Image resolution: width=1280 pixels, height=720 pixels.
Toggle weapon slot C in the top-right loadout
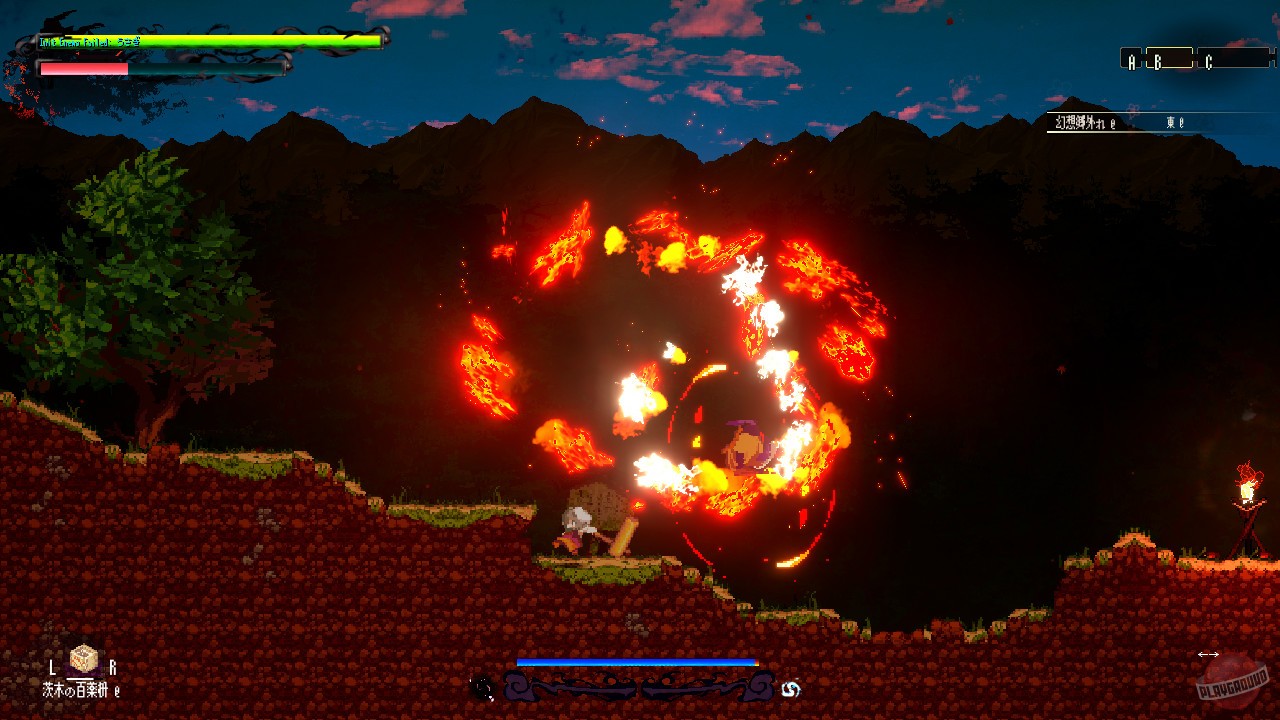click(x=1210, y=61)
